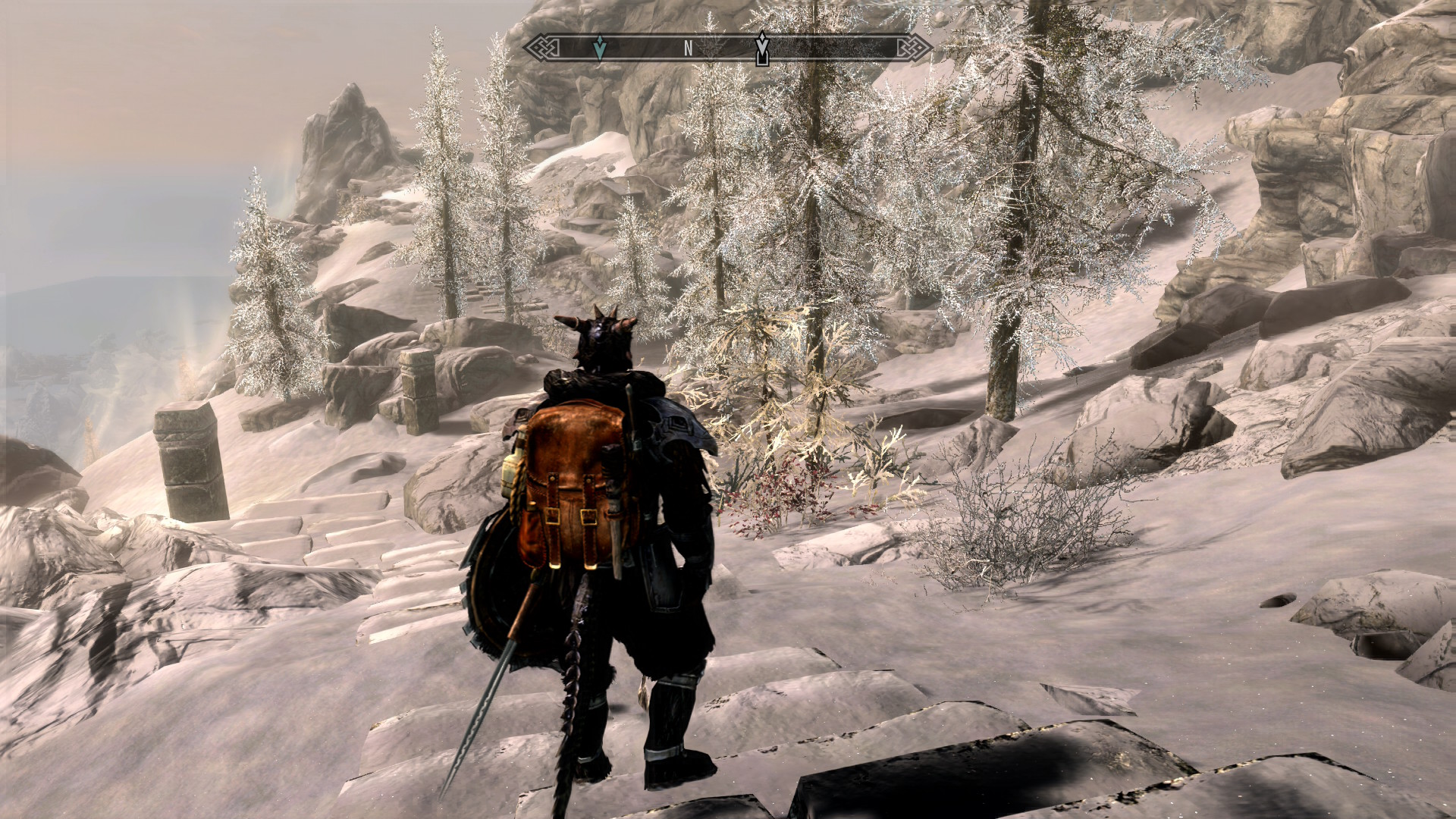
Task: Click the N north indicator on compass
Action: [689, 49]
